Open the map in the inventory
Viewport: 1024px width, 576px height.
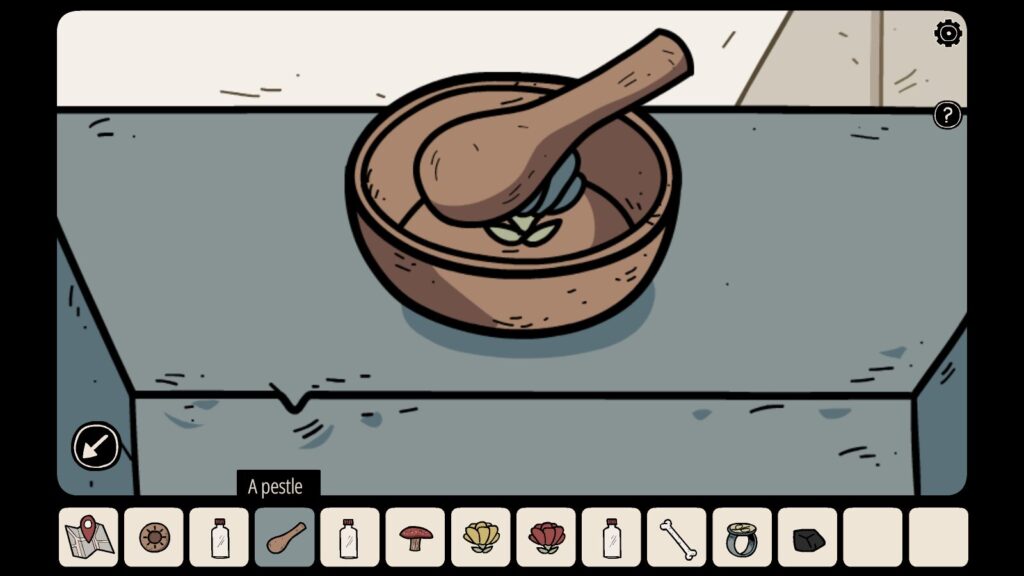click(88, 537)
